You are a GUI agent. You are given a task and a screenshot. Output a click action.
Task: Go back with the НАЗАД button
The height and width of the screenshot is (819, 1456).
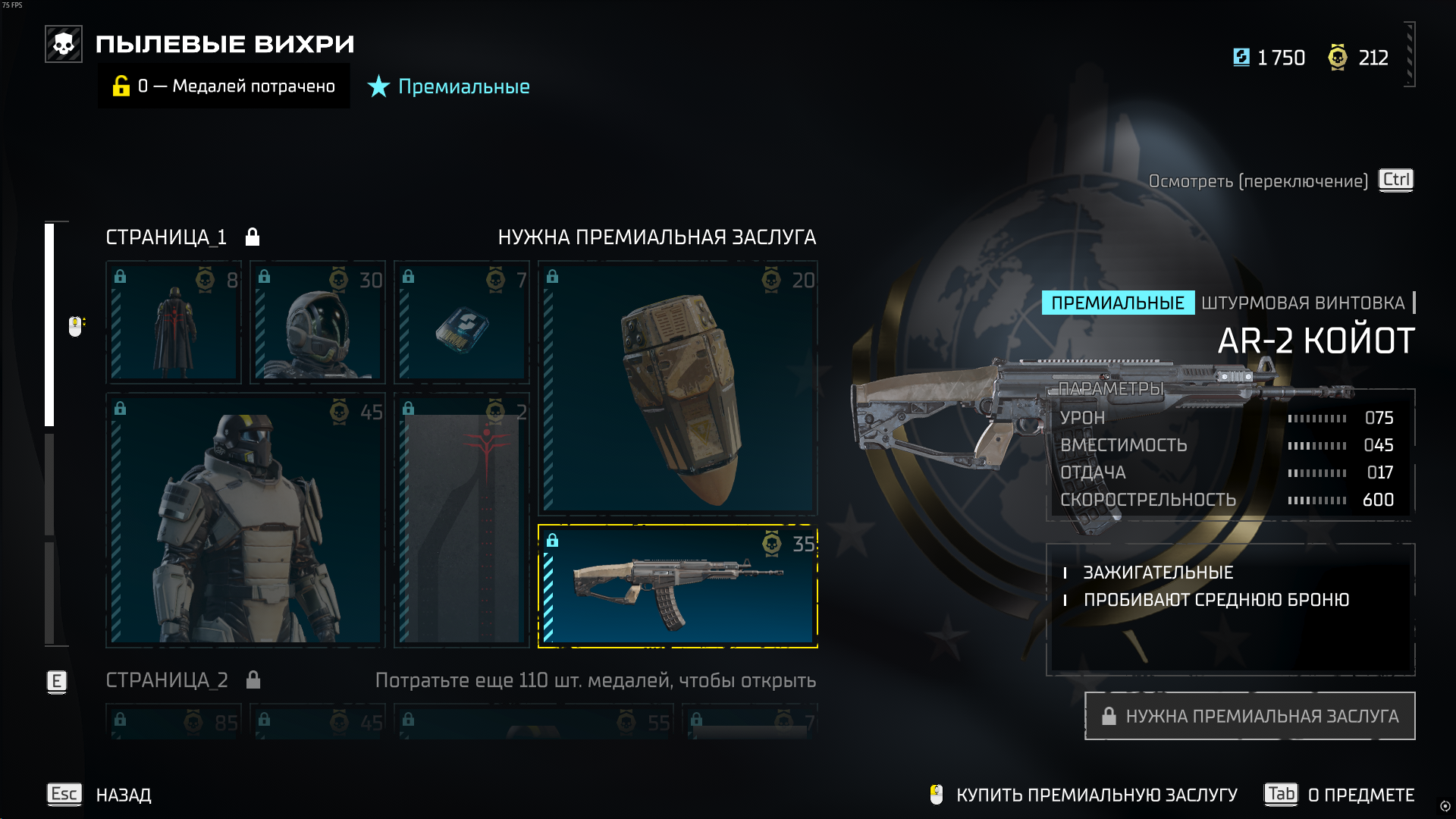click(123, 795)
